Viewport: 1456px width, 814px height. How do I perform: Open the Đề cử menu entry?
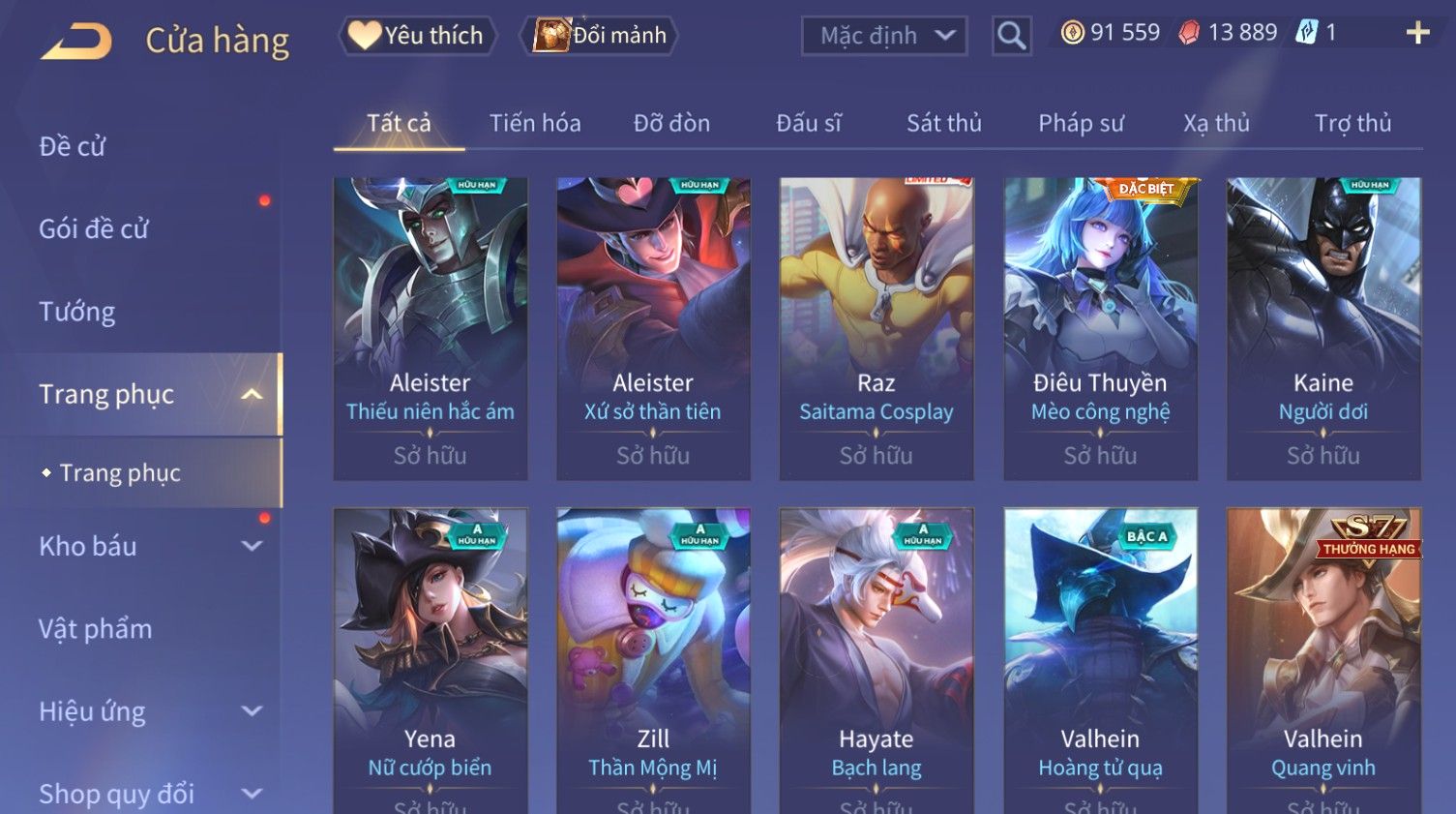tap(73, 146)
